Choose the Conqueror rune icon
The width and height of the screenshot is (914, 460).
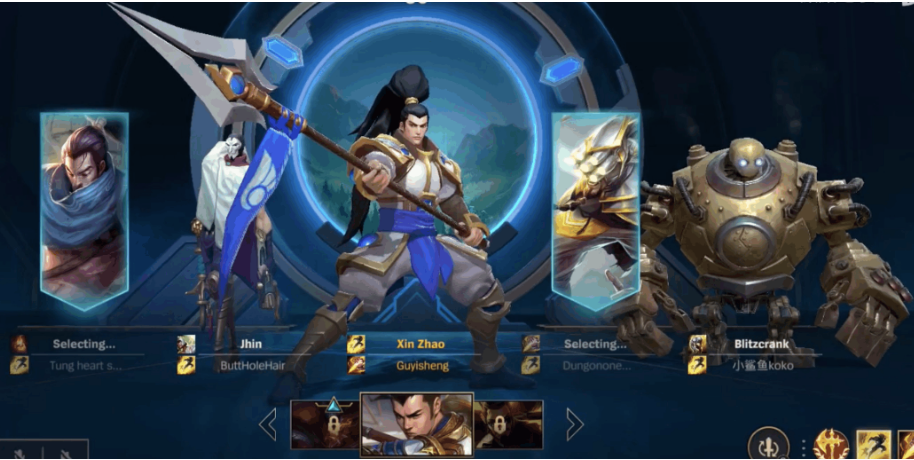(830, 444)
